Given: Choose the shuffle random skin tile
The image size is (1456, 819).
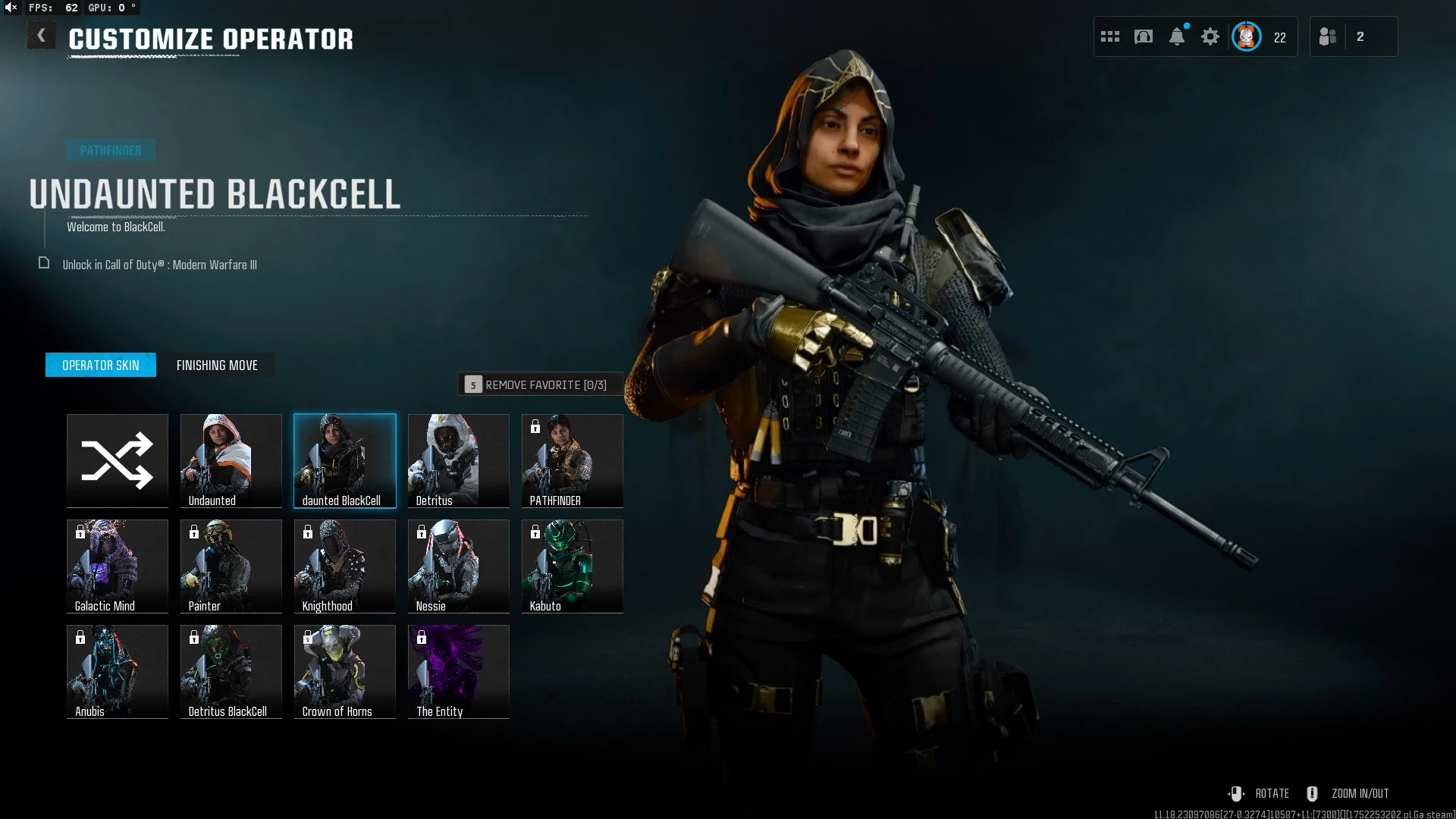Looking at the screenshot, I should (x=118, y=460).
